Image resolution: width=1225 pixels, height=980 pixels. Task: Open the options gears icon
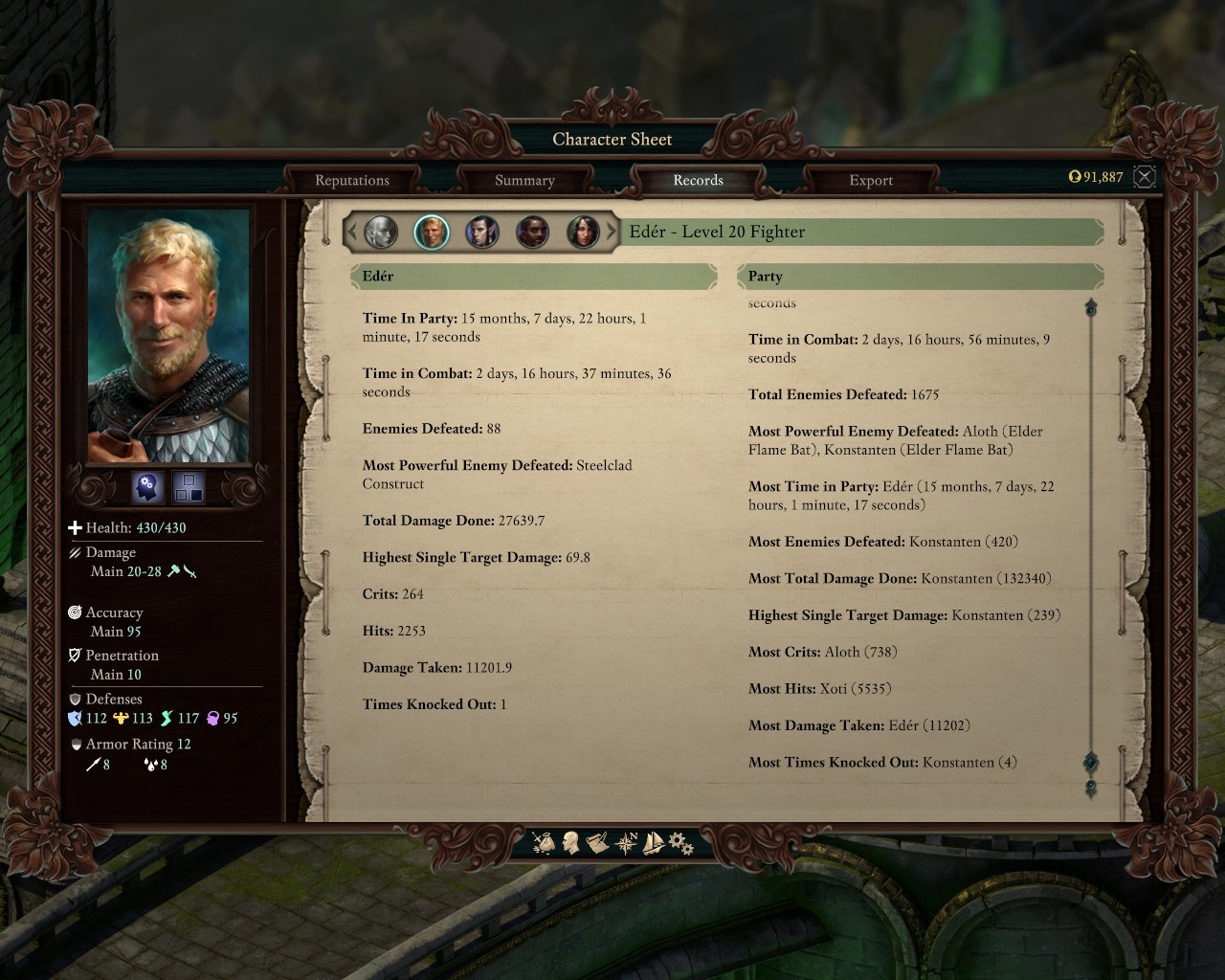click(680, 843)
